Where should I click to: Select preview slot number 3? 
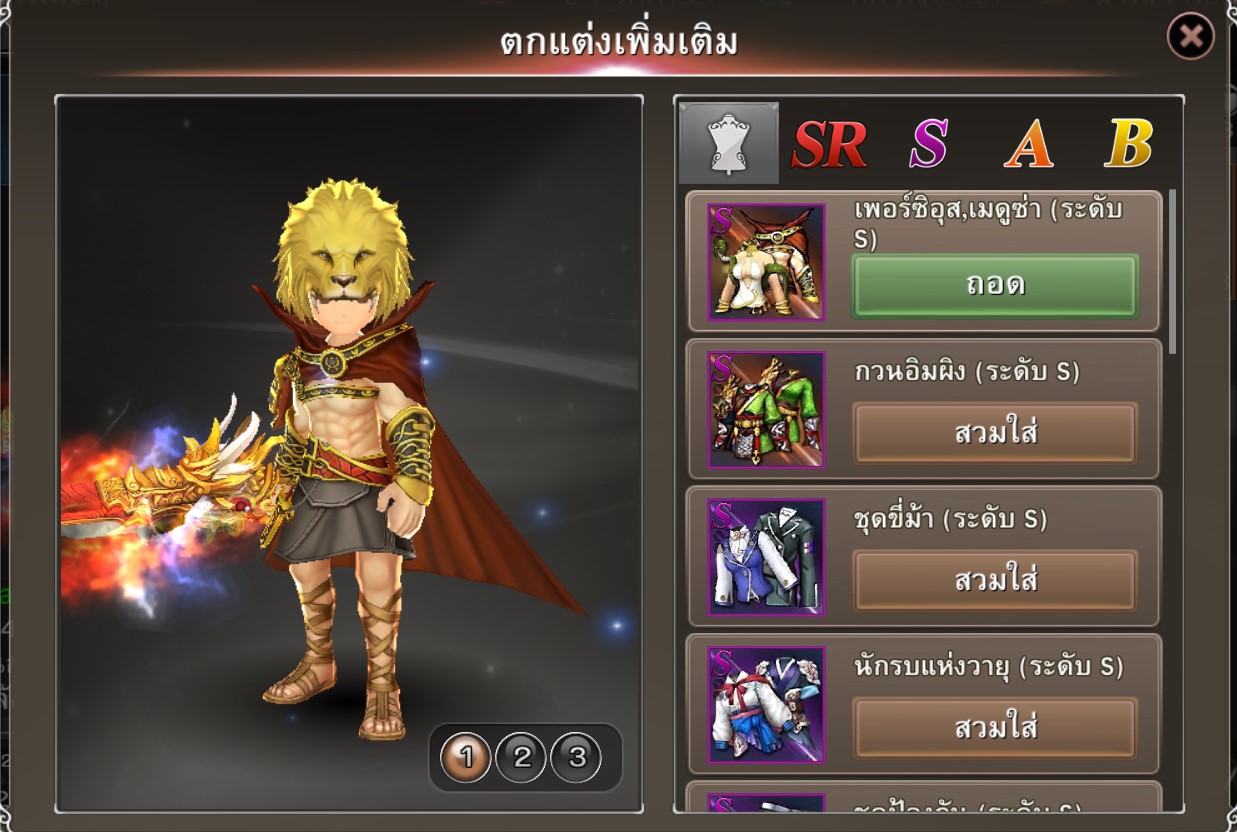coord(576,758)
